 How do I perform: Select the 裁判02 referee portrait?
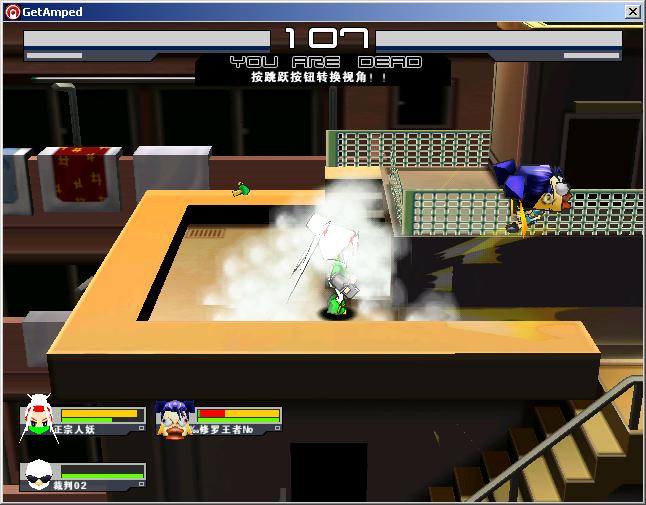[38, 475]
